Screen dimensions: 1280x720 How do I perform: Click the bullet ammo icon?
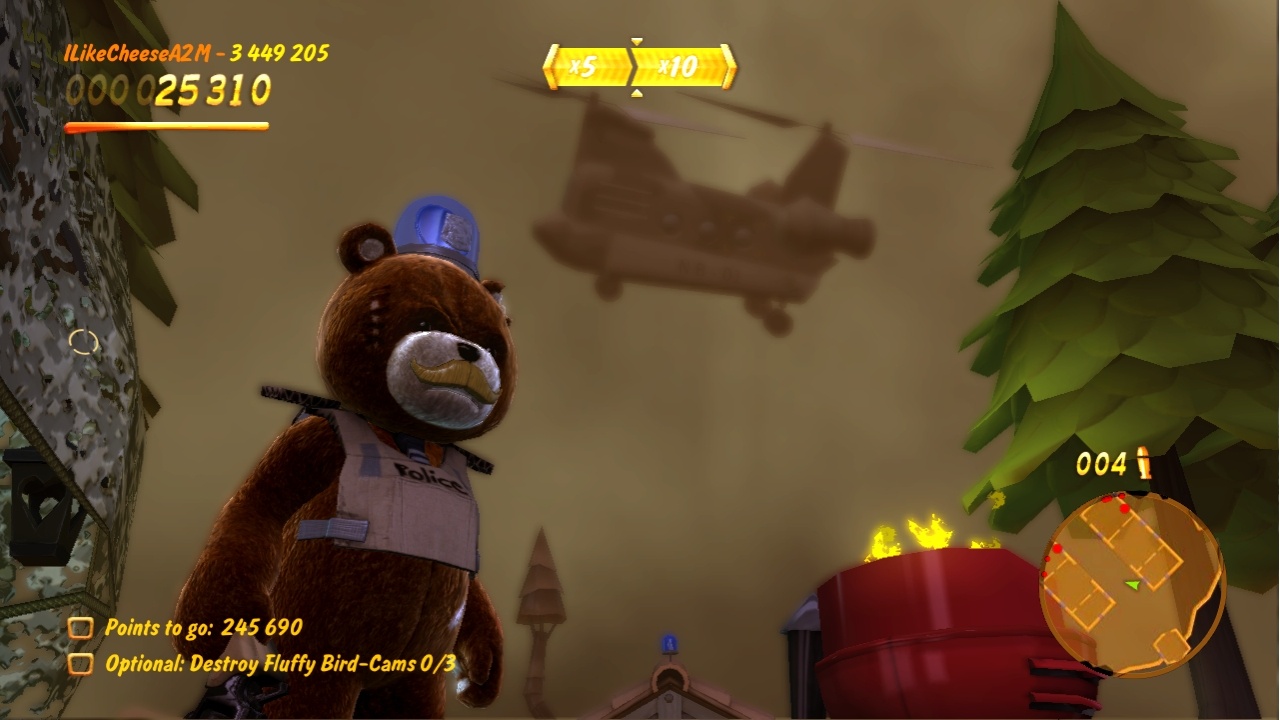[1144, 462]
